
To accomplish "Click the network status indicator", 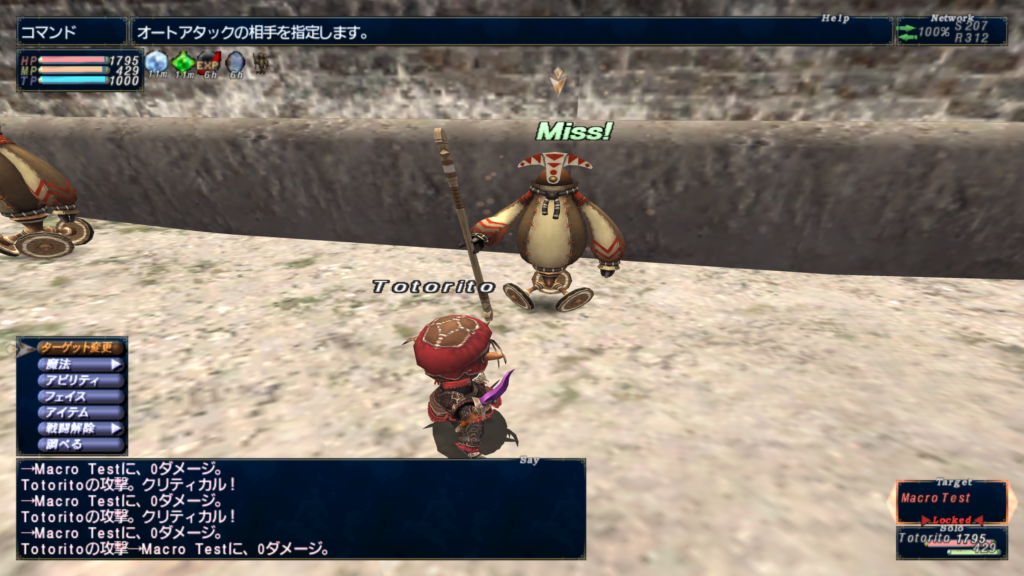I will coord(951,32).
